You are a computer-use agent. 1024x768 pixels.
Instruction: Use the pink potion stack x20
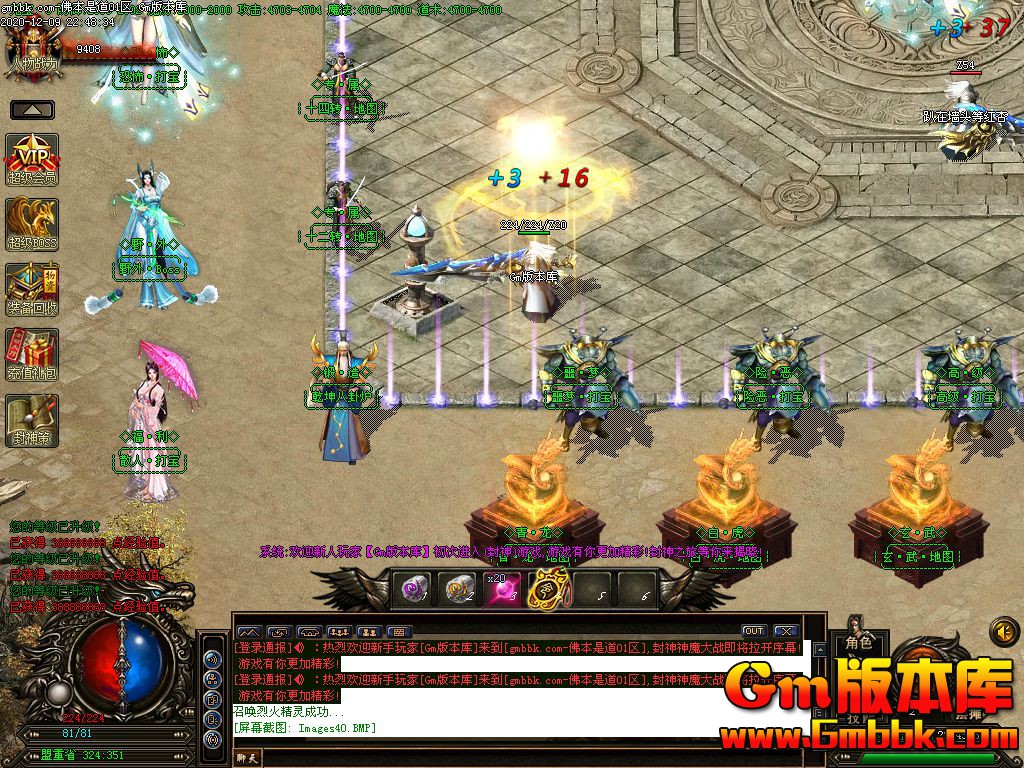[503, 590]
